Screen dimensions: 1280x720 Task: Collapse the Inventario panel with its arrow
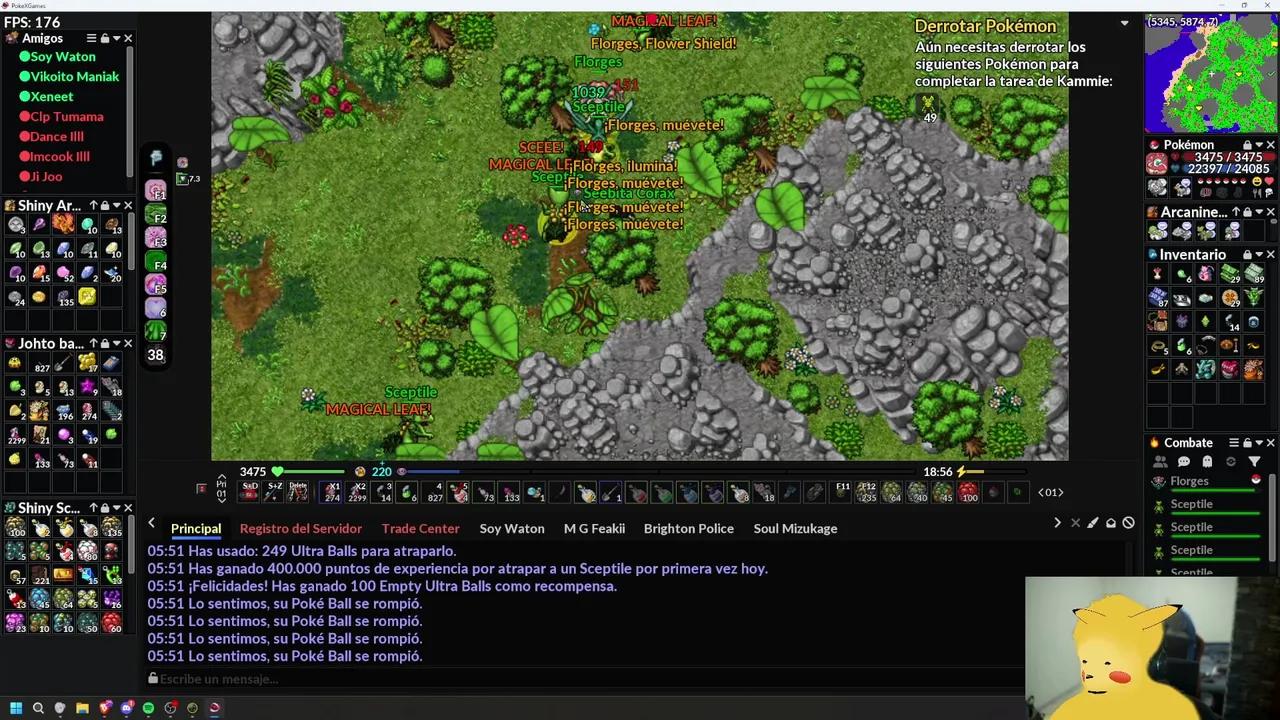click(1259, 254)
